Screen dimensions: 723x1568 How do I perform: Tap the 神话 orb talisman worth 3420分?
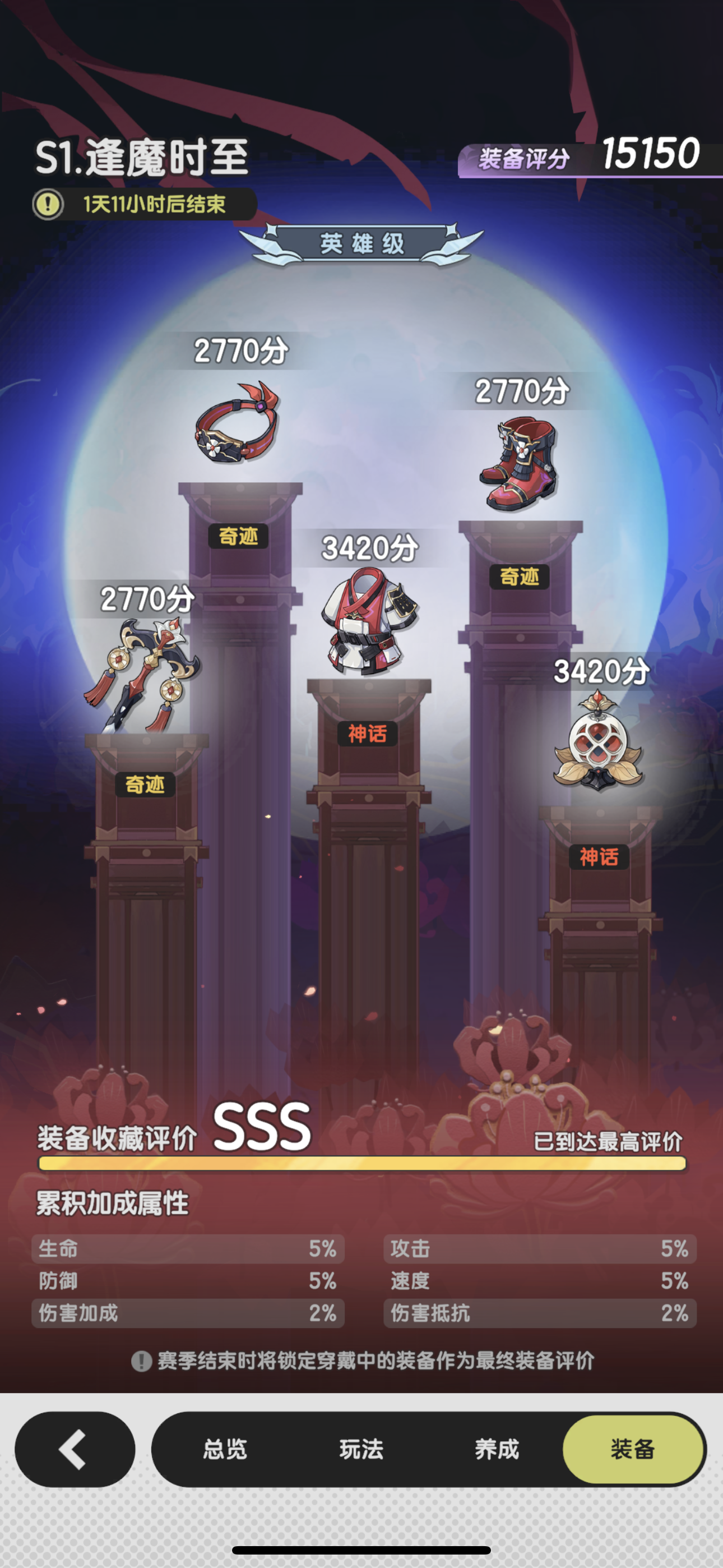pyautogui.click(x=600, y=740)
